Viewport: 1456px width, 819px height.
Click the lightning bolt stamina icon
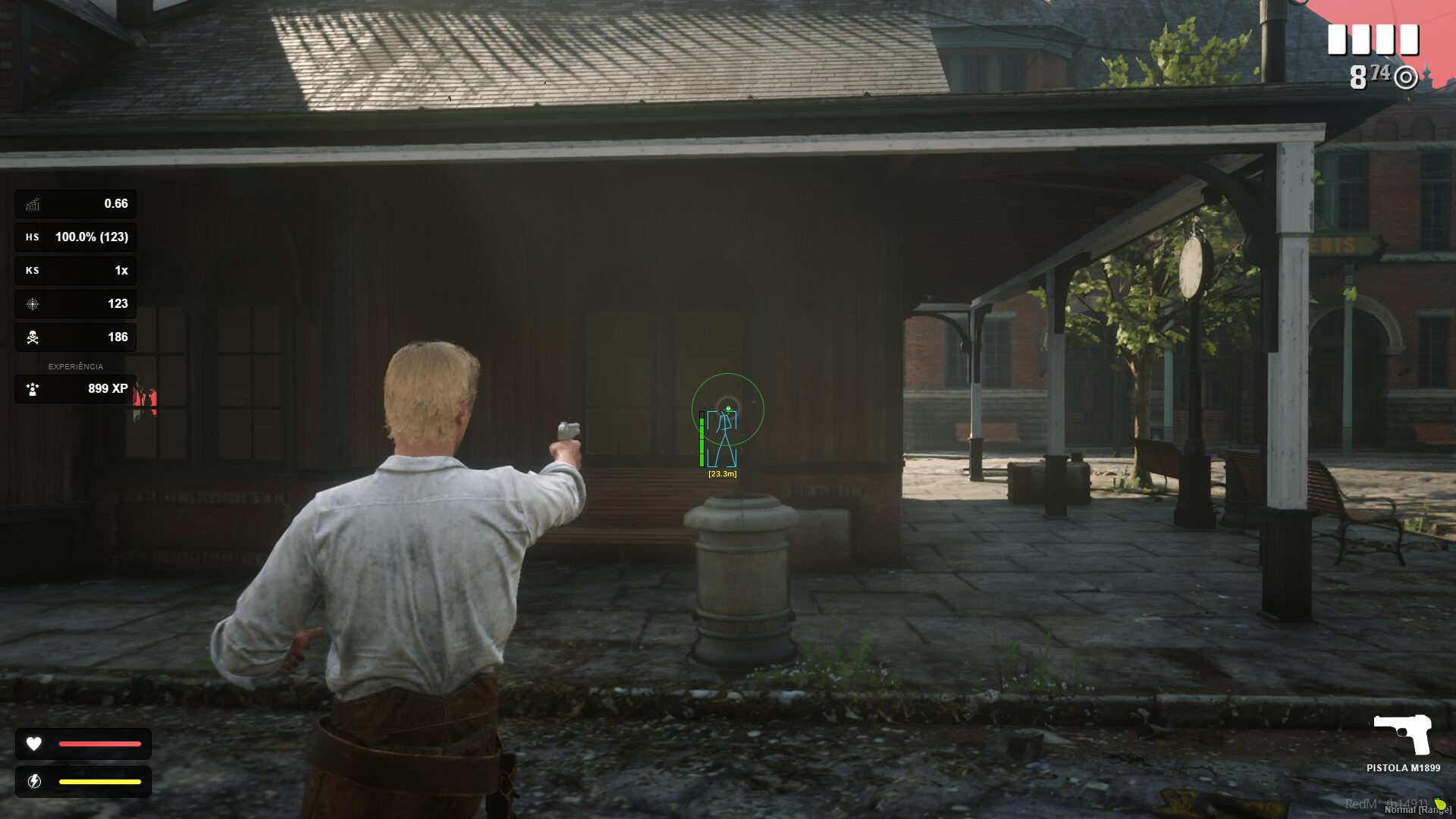coord(34,782)
